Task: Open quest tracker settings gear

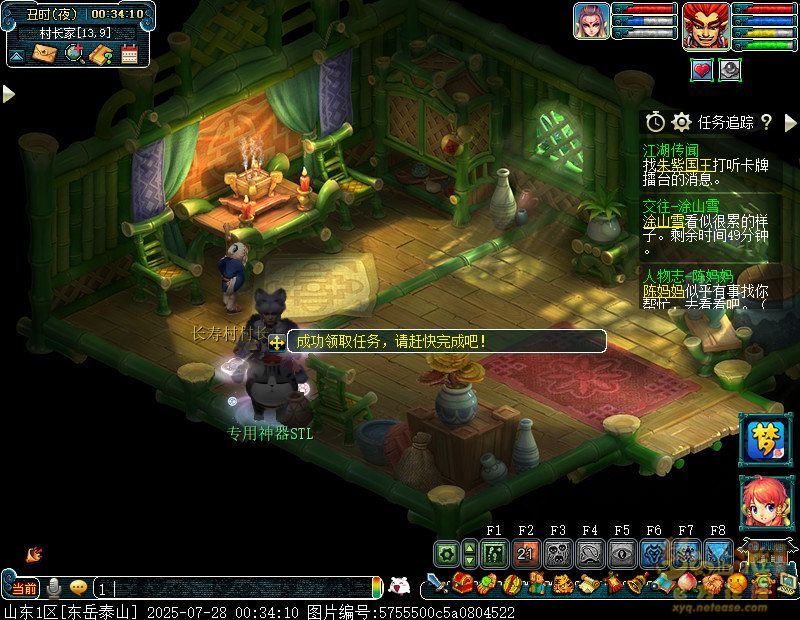Action: [682, 122]
